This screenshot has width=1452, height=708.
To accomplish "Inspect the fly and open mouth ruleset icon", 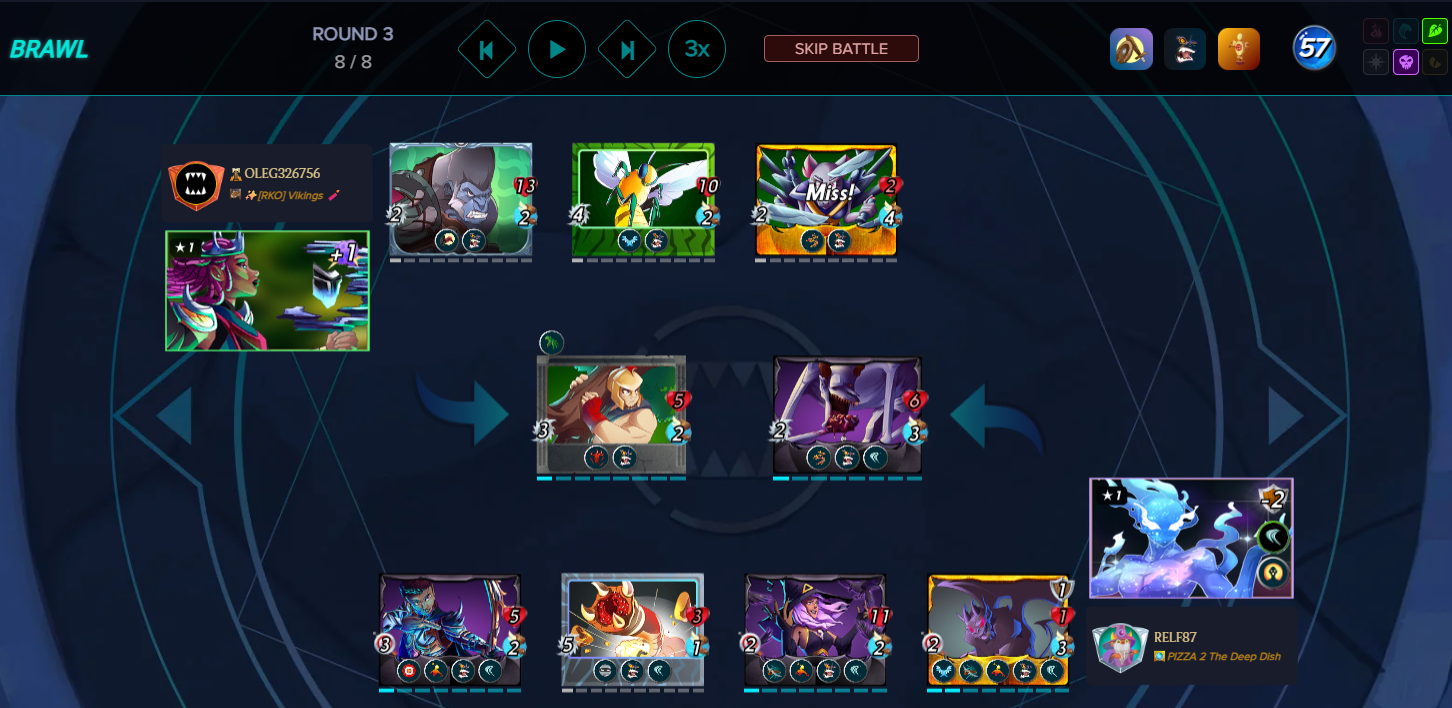I will [1185, 49].
